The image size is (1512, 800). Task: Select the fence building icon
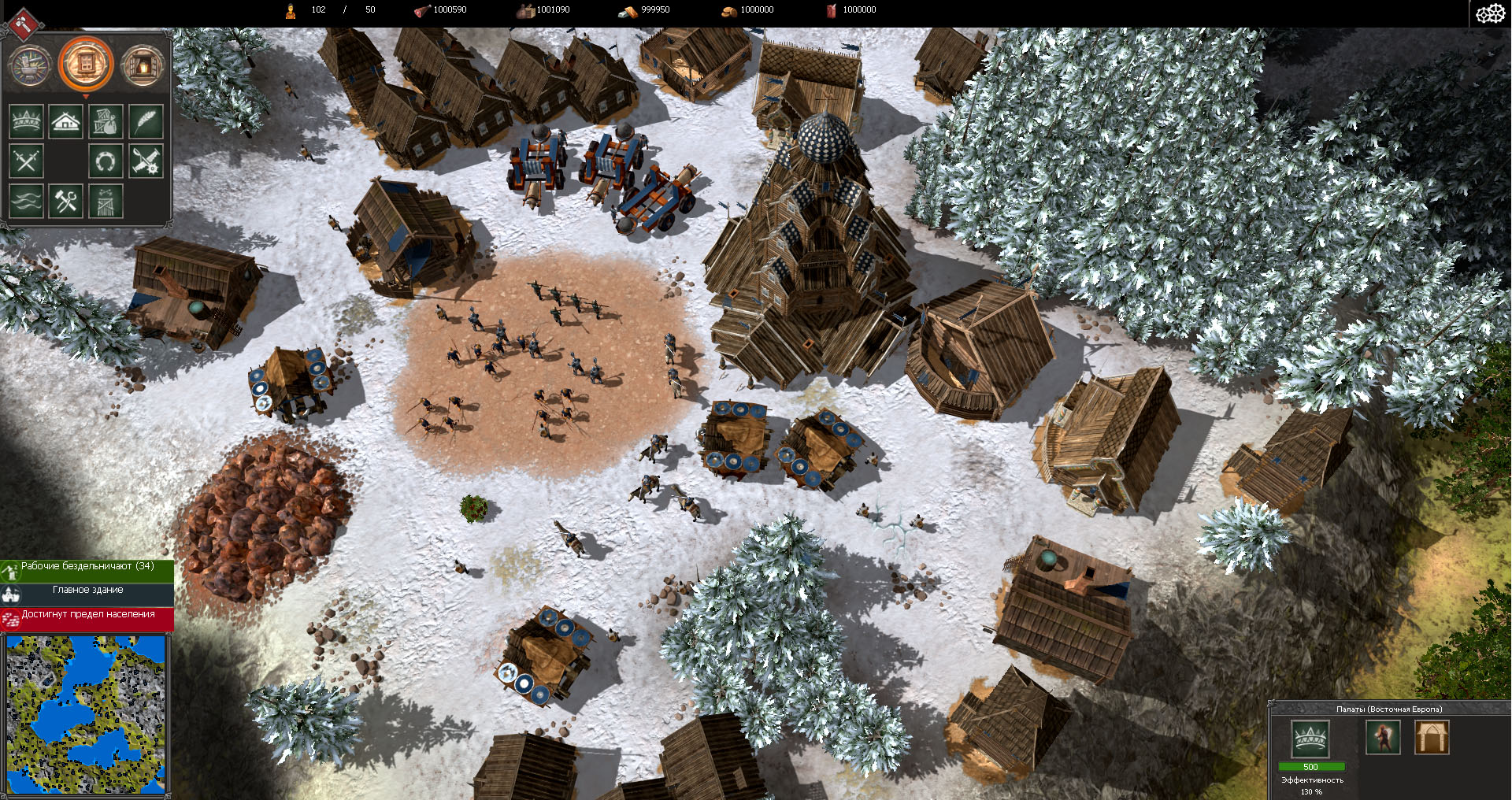pos(106,202)
